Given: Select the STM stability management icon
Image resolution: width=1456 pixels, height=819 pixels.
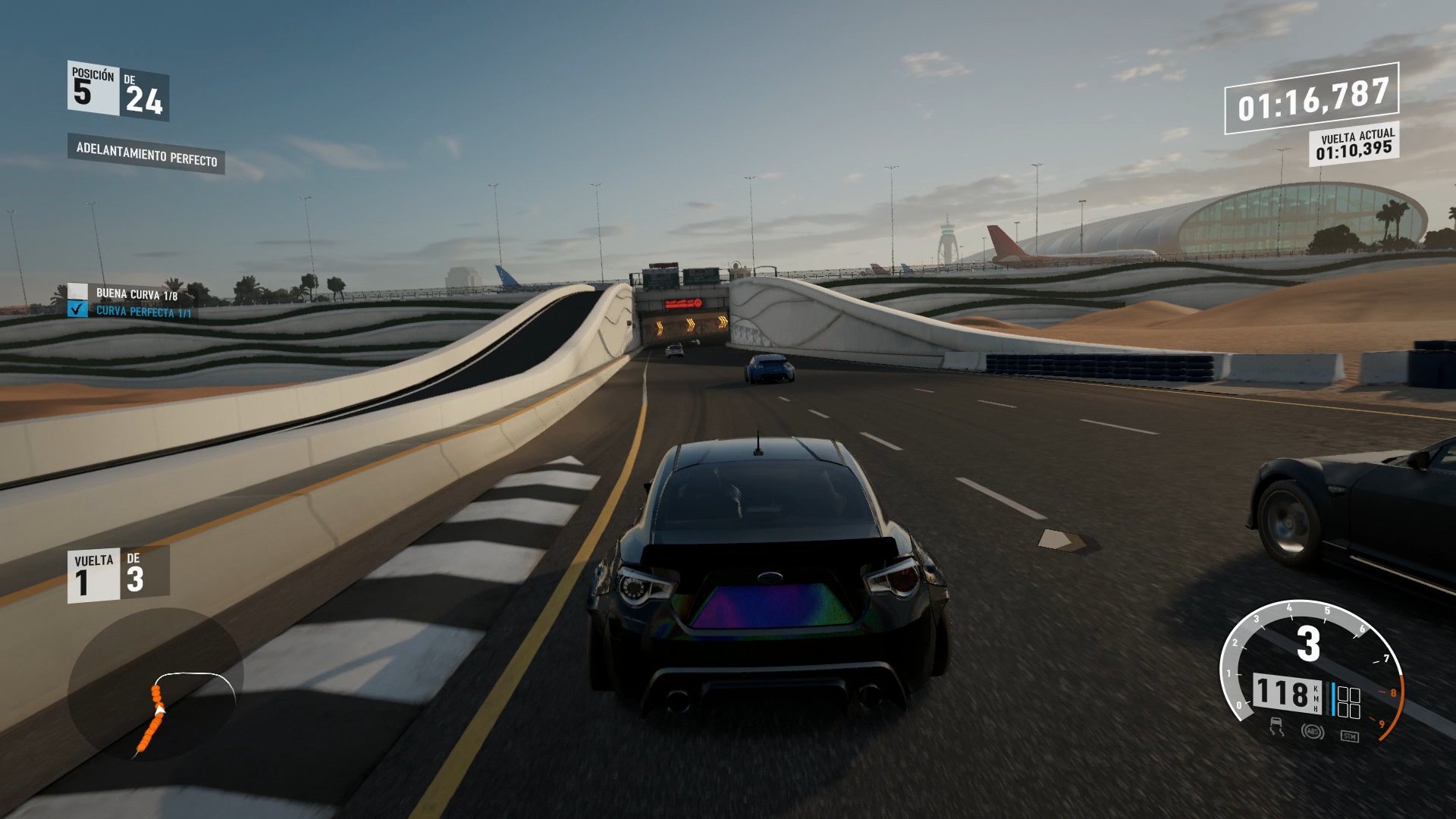Looking at the screenshot, I should coord(1351,736).
